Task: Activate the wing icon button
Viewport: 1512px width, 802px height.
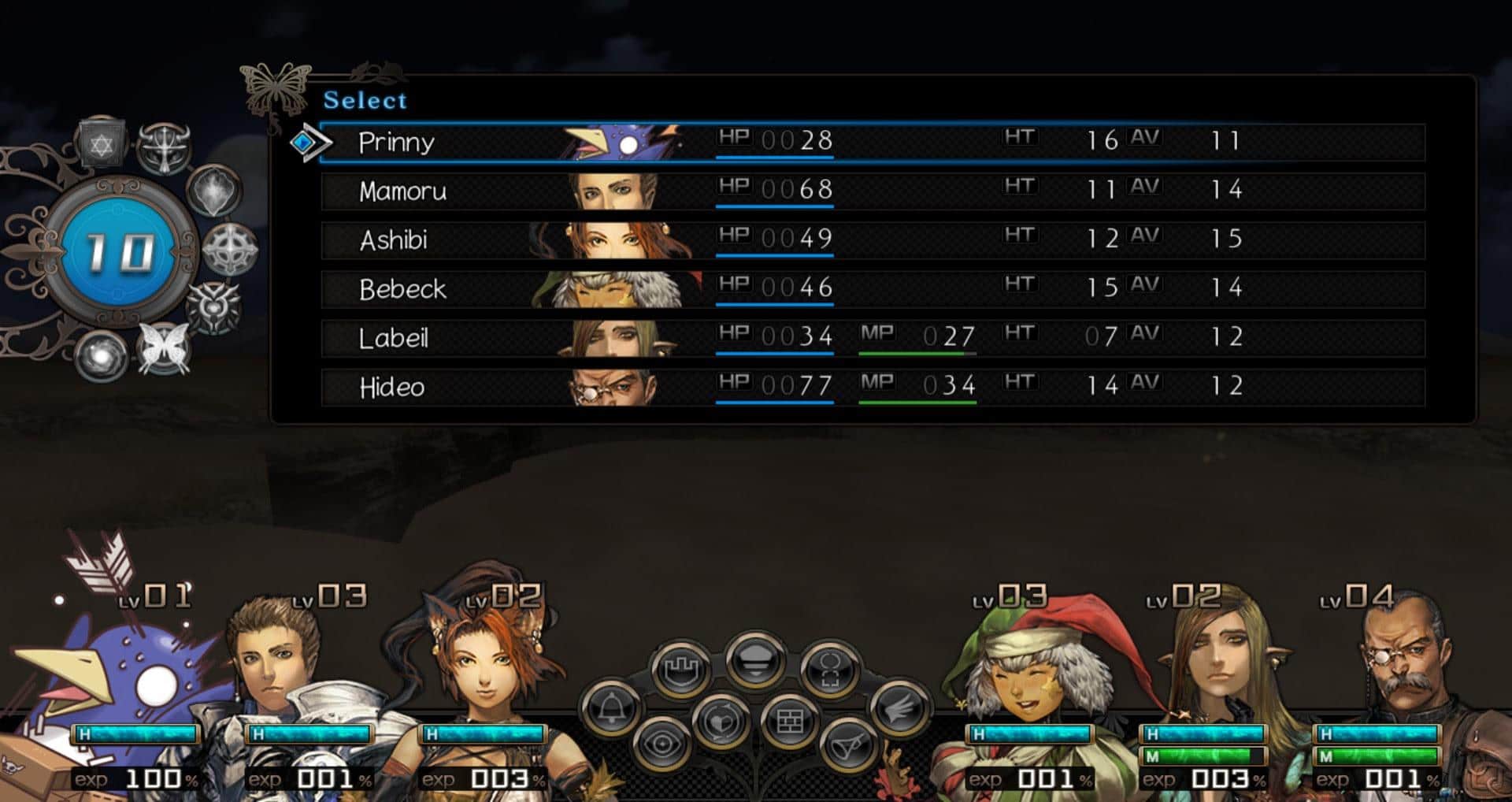Action: (x=899, y=709)
